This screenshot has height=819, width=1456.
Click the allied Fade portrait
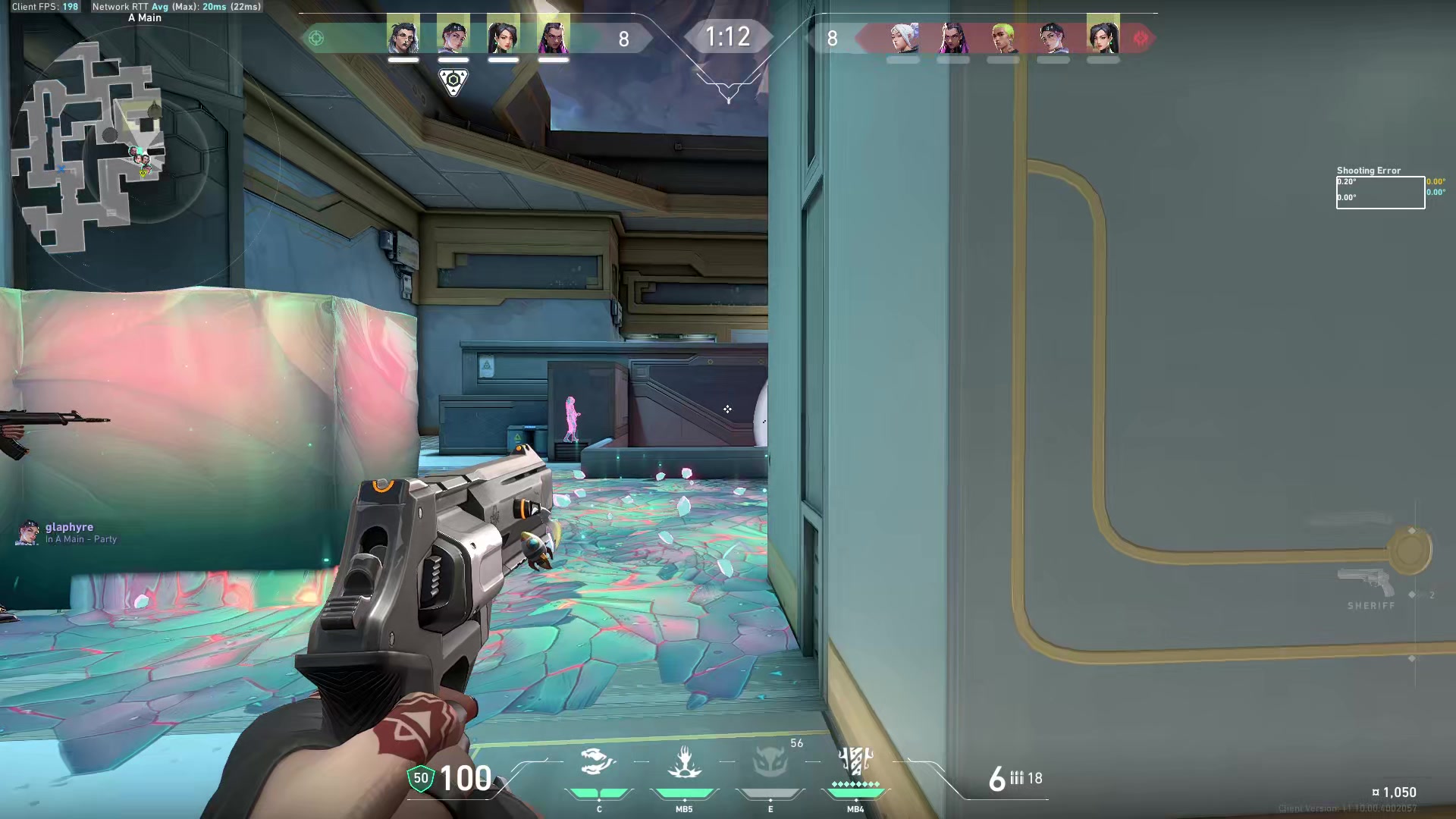(x=453, y=36)
